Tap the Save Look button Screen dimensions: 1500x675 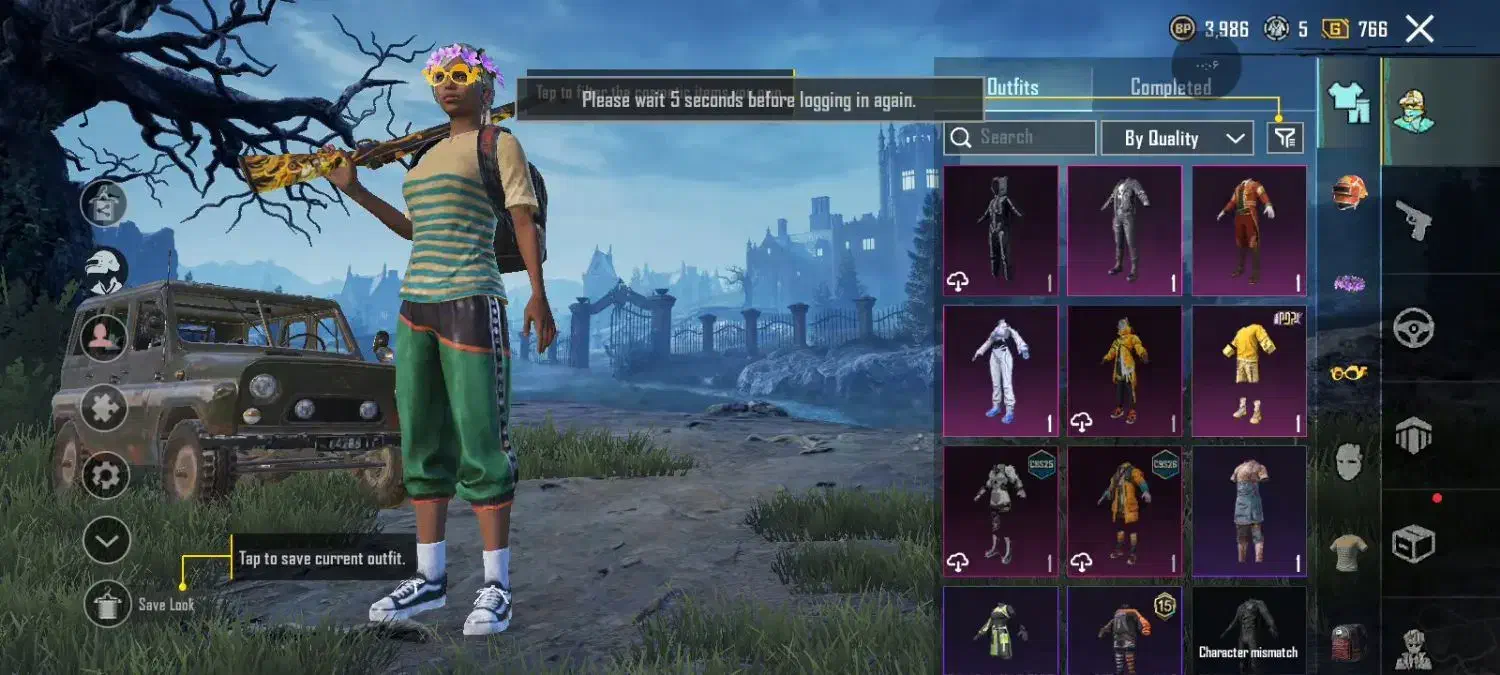coord(107,604)
